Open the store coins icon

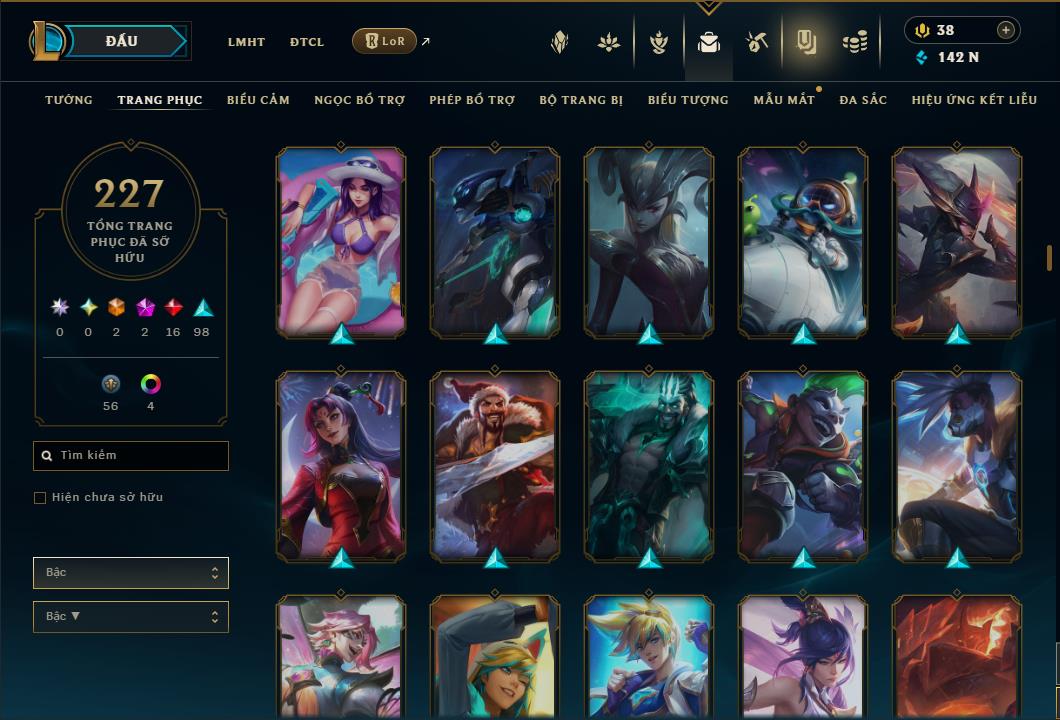click(x=854, y=42)
